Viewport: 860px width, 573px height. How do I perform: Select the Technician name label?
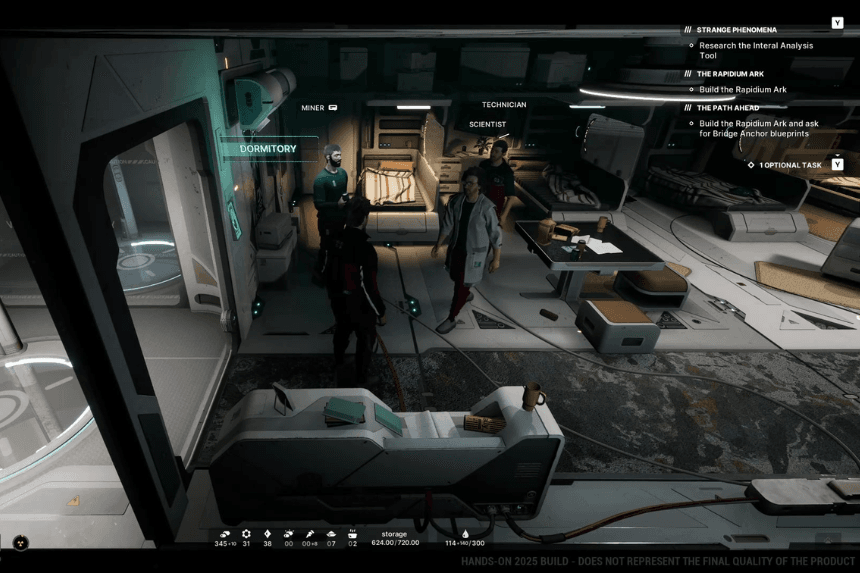(503, 104)
